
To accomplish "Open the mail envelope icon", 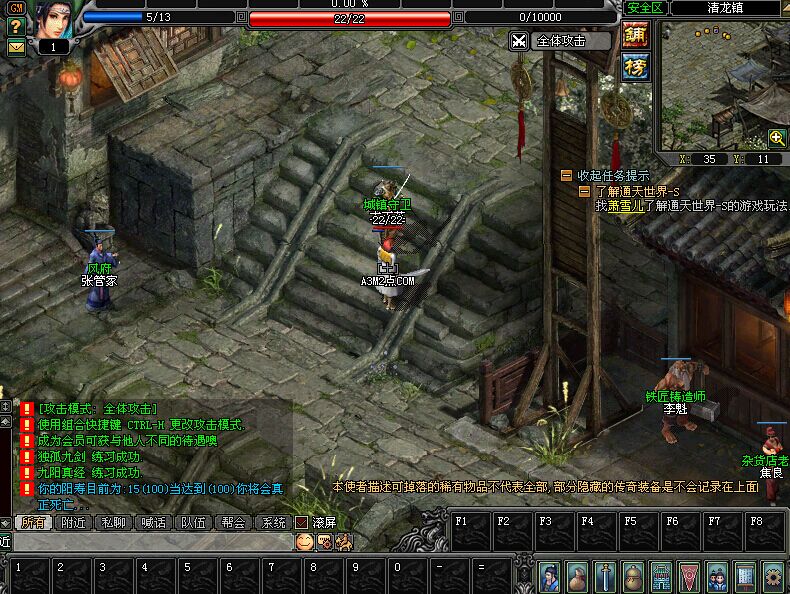I will pos(16,47).
